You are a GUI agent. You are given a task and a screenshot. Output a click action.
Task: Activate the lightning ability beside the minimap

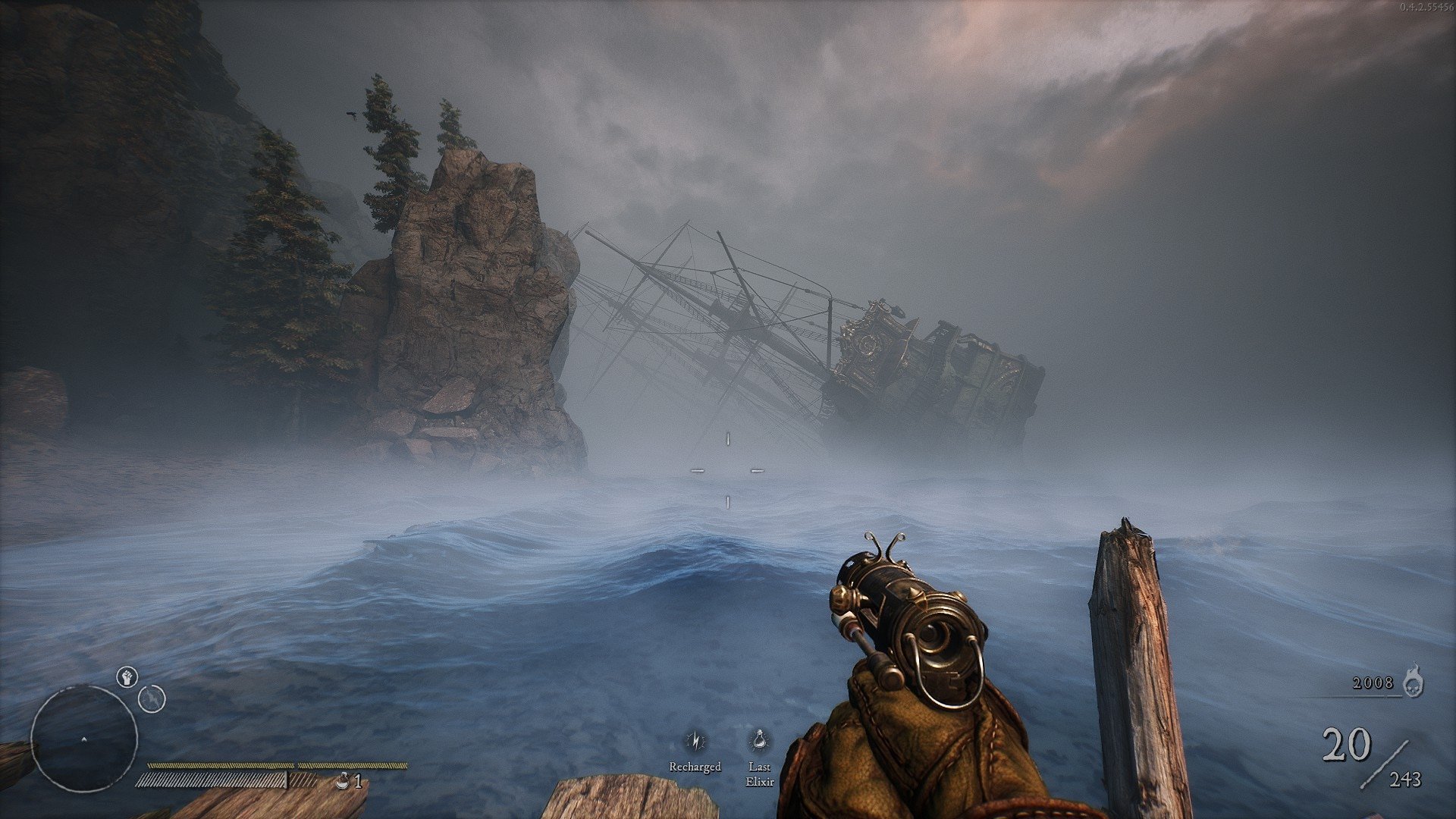pyautogui.click(x=152, y=698)
